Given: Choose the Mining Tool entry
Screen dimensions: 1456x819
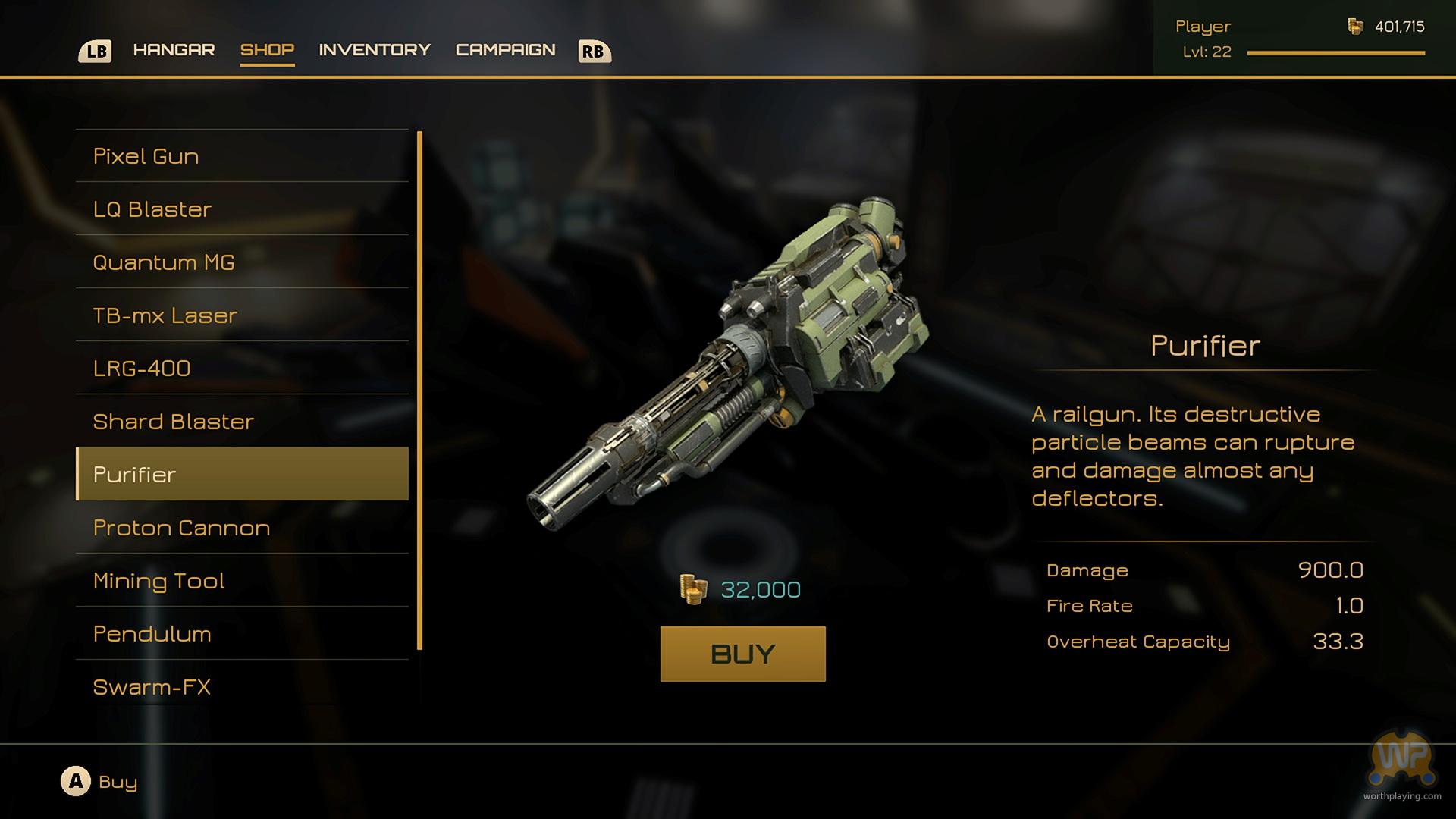Looking at the screenshot, I should pos(242,581).
